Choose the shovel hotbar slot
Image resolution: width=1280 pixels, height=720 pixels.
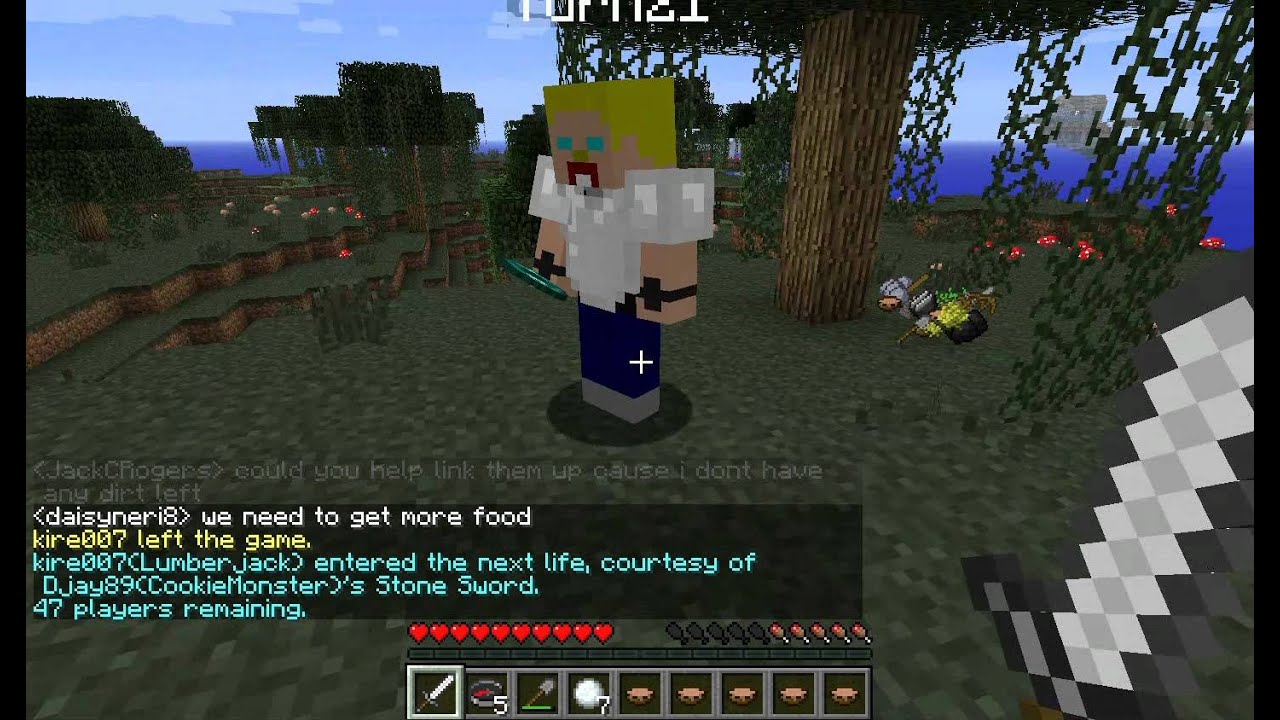click(537, 692)
